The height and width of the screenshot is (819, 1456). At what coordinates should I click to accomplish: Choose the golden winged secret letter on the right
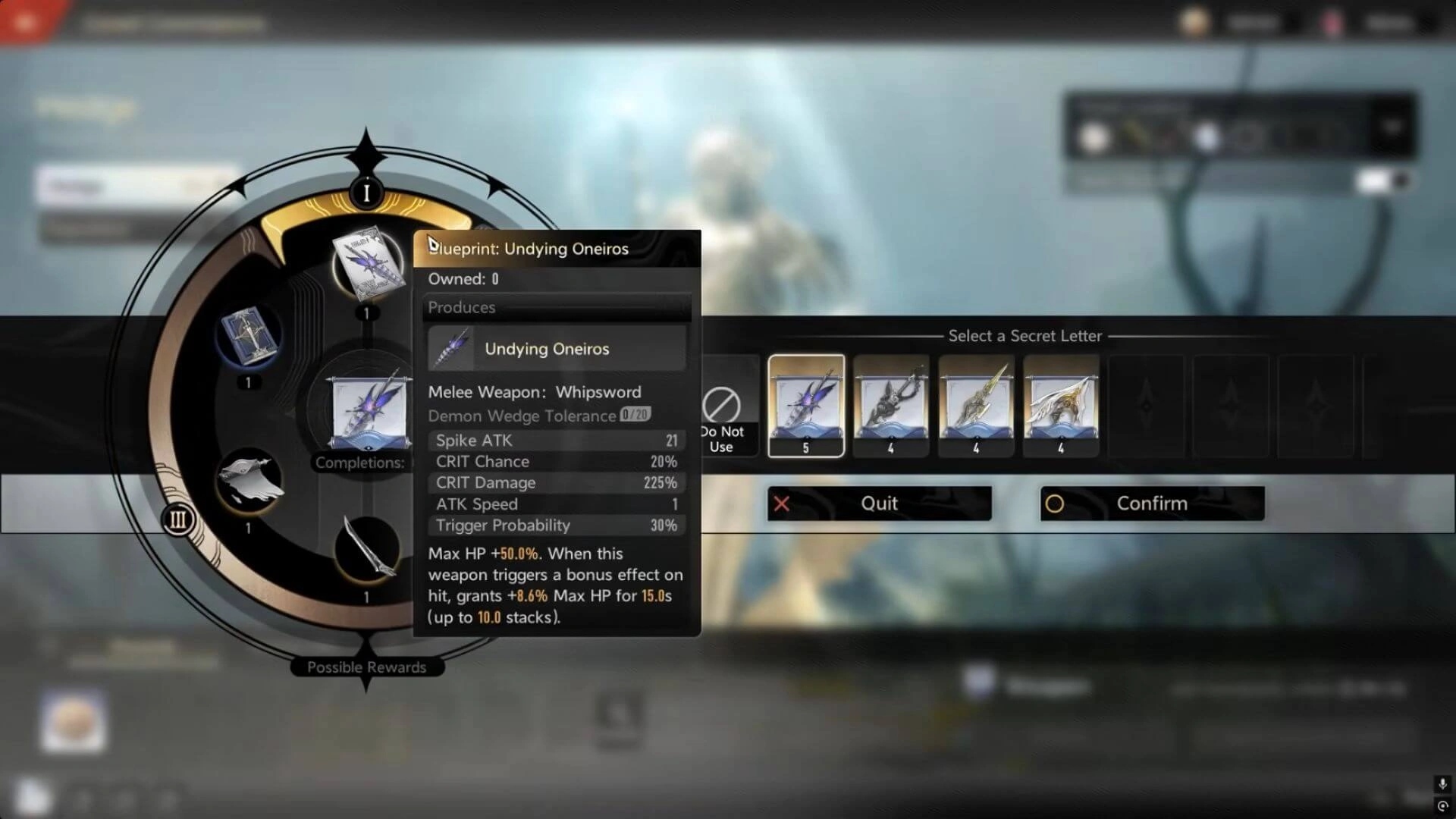tap(1061, 406)
